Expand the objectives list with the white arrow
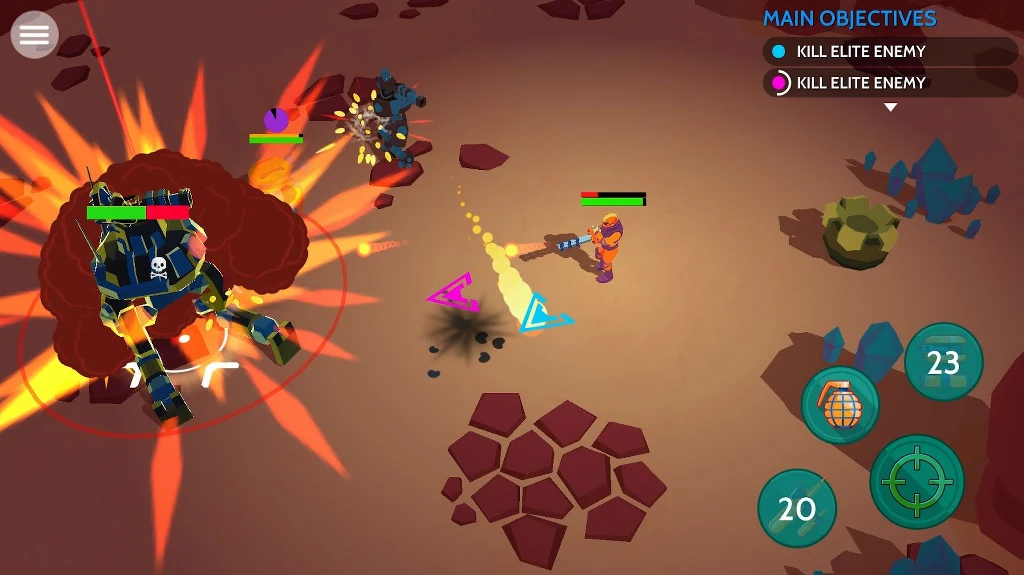This screenshot has width=1024, height=575. coord(890,107)
